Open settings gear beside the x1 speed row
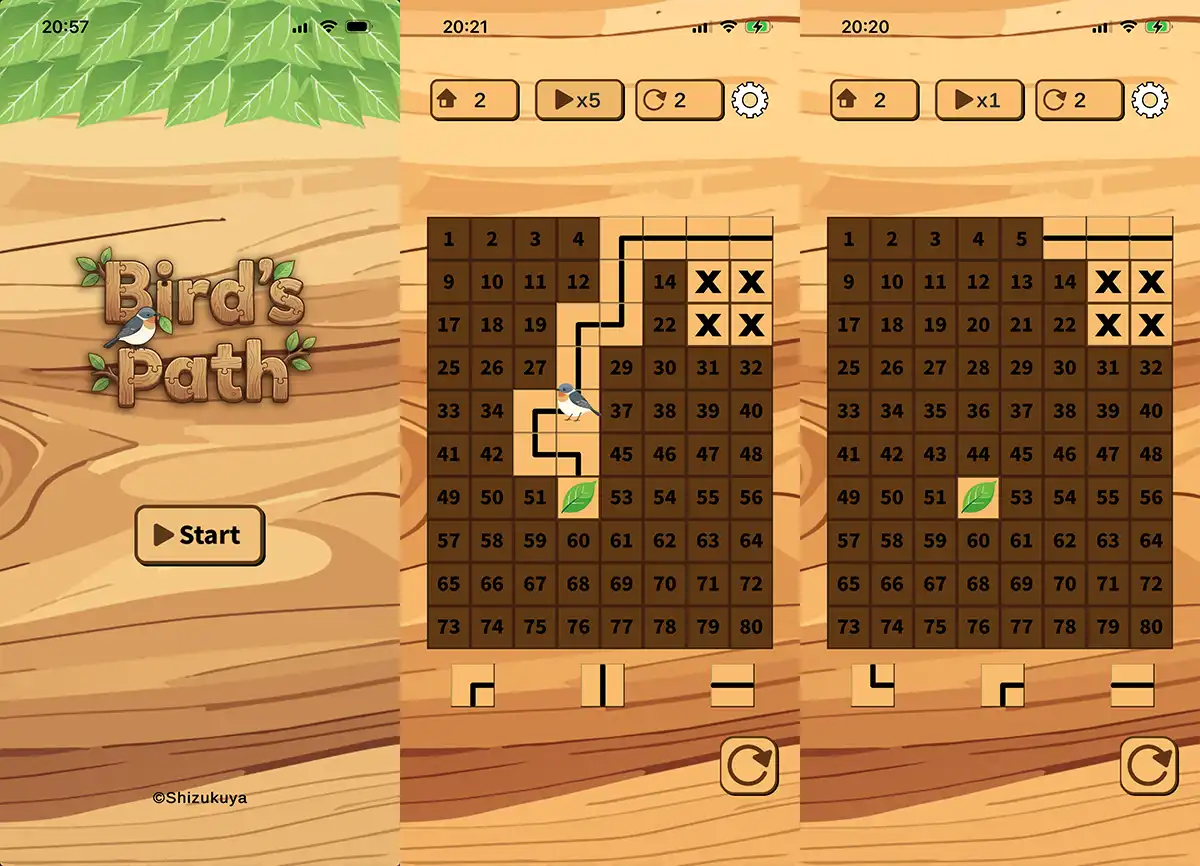This screenshot has width=1200, height=866. coord(1150,100)
